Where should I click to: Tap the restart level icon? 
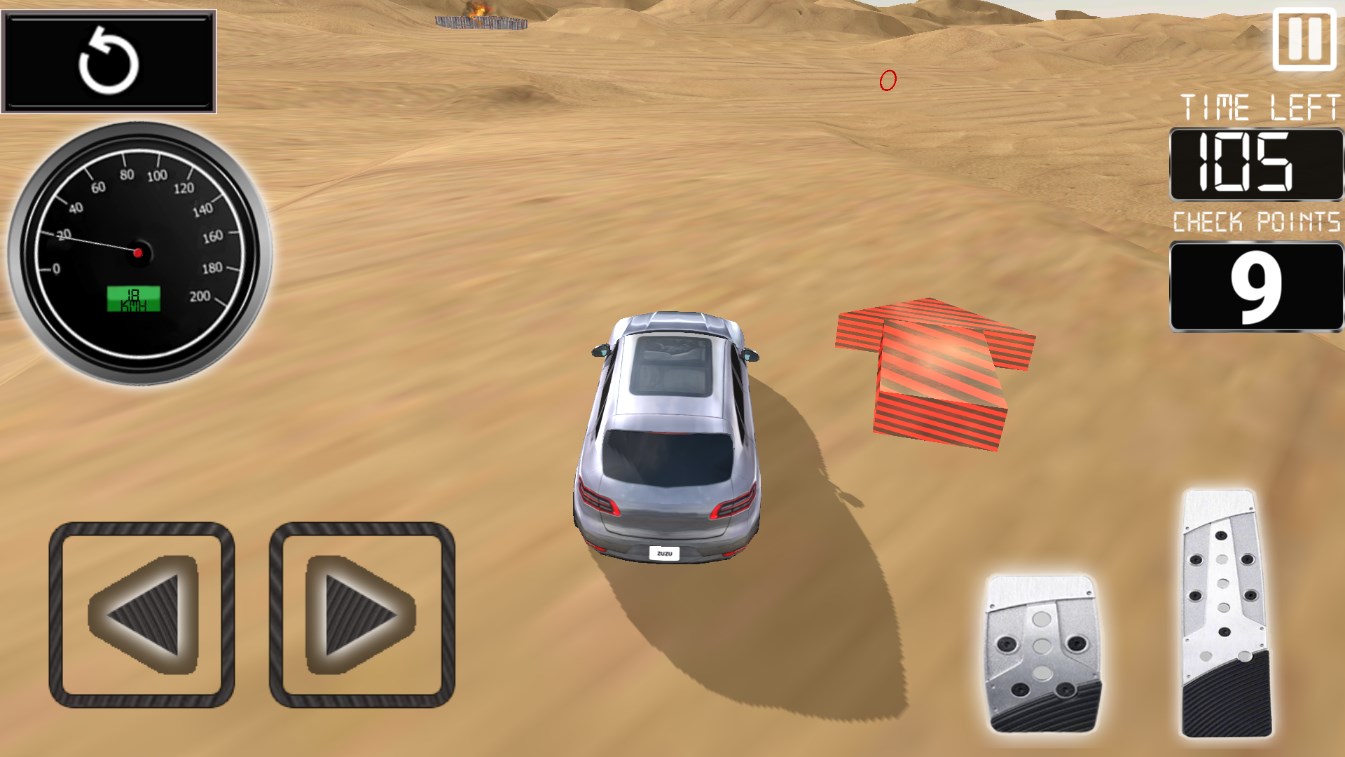click(x=109, y=60)
